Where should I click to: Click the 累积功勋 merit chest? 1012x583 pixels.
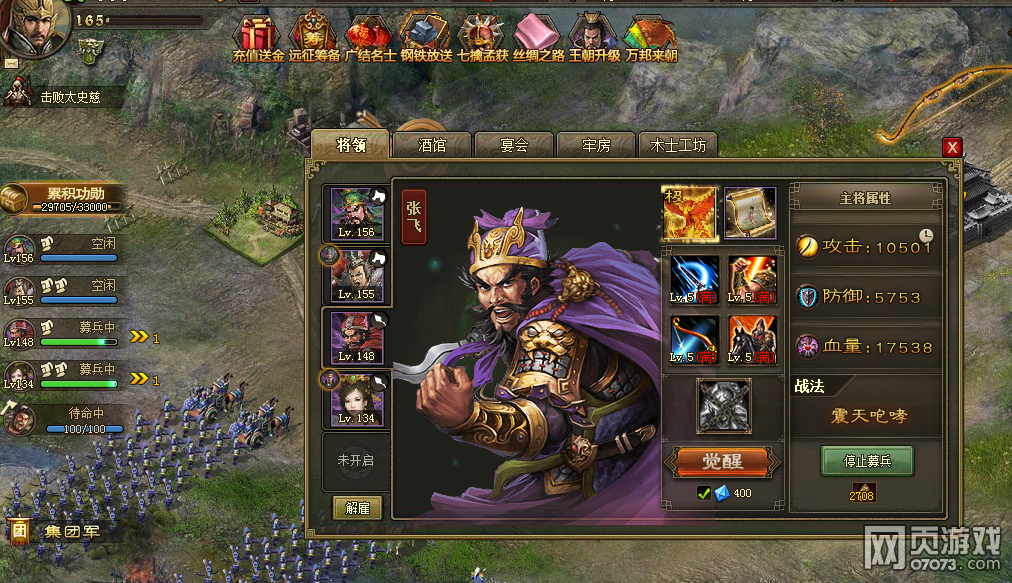tap(66, 198)
